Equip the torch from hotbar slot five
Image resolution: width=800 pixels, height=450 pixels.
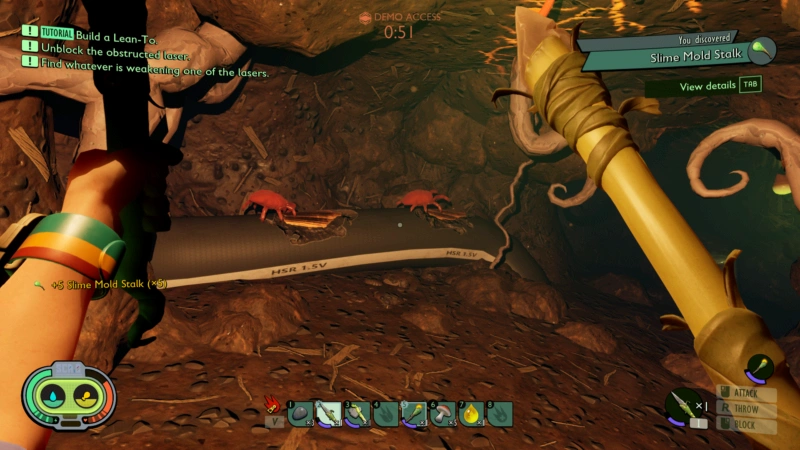(x=414, y=413)
